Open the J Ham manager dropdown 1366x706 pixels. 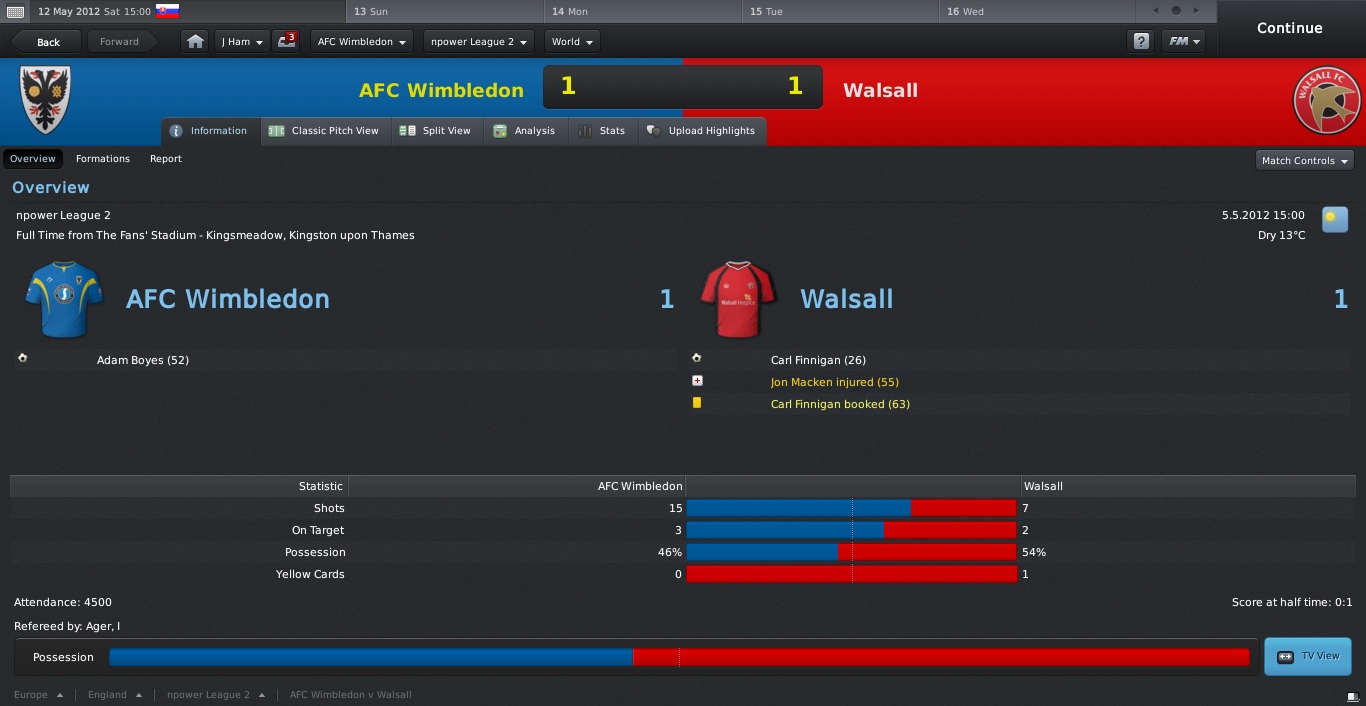242,42
